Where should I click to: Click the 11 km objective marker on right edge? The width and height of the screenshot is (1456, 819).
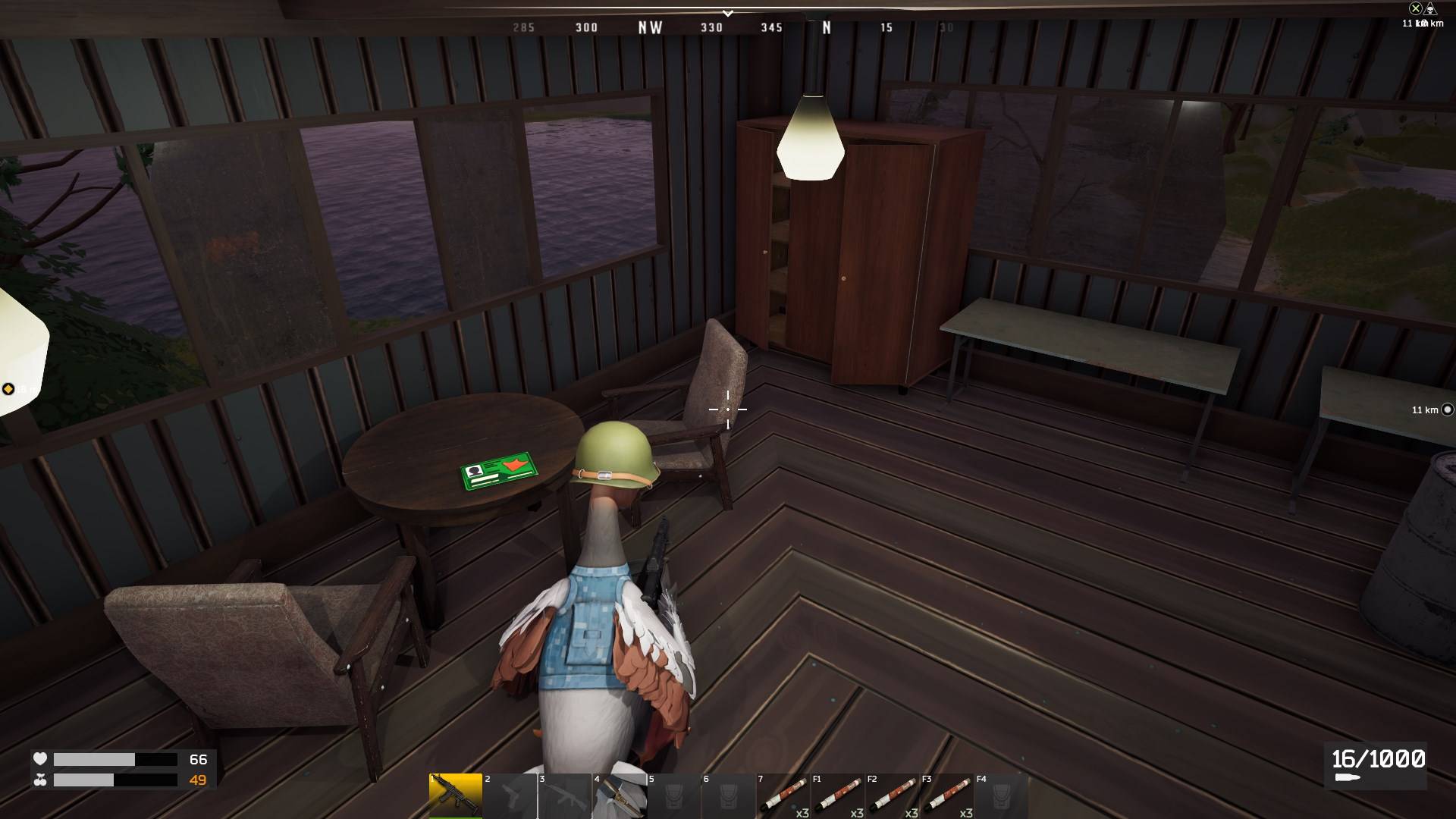[1447, 409]
